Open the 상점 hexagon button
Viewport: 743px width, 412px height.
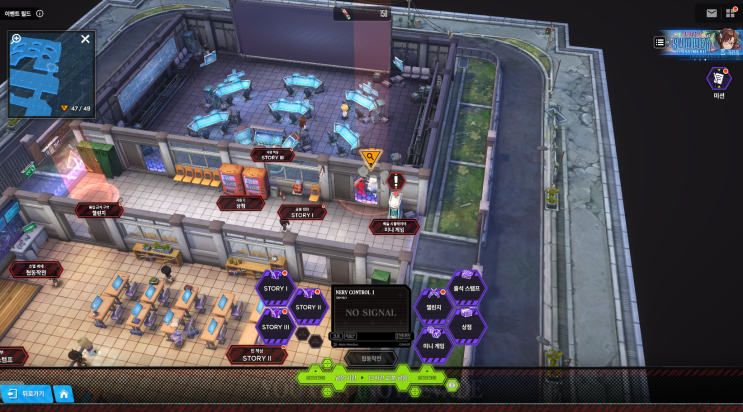pos(466,326)
